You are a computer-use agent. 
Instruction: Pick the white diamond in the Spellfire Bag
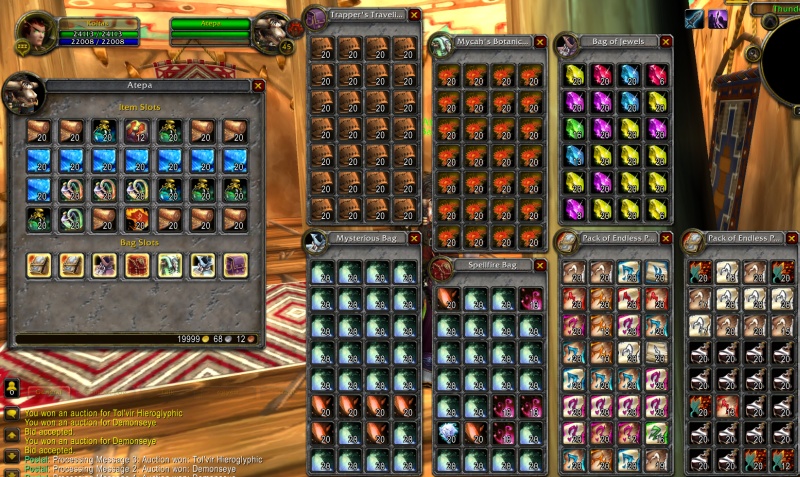(449, 432)
